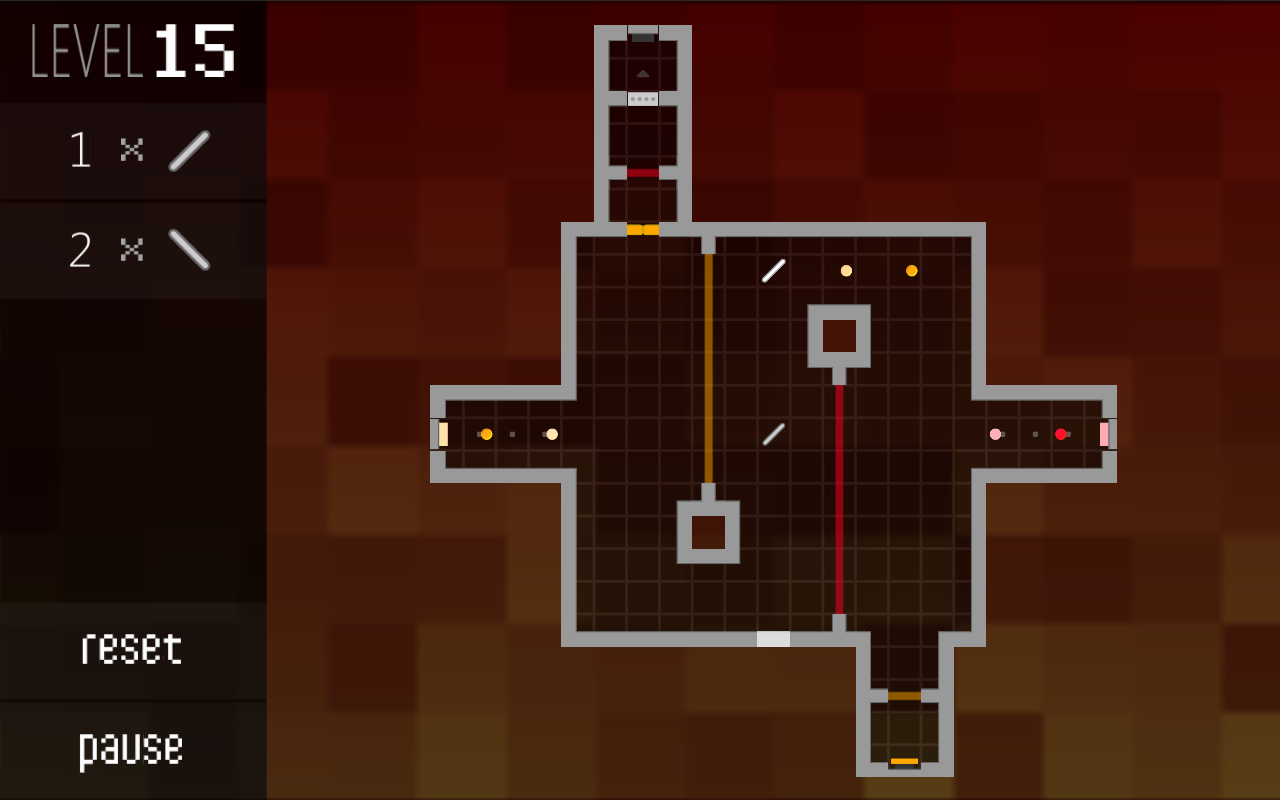This screenshot has height=800, width=1280.
Task: Click the red ball in the right corridor
Action: pos(1061,434)
